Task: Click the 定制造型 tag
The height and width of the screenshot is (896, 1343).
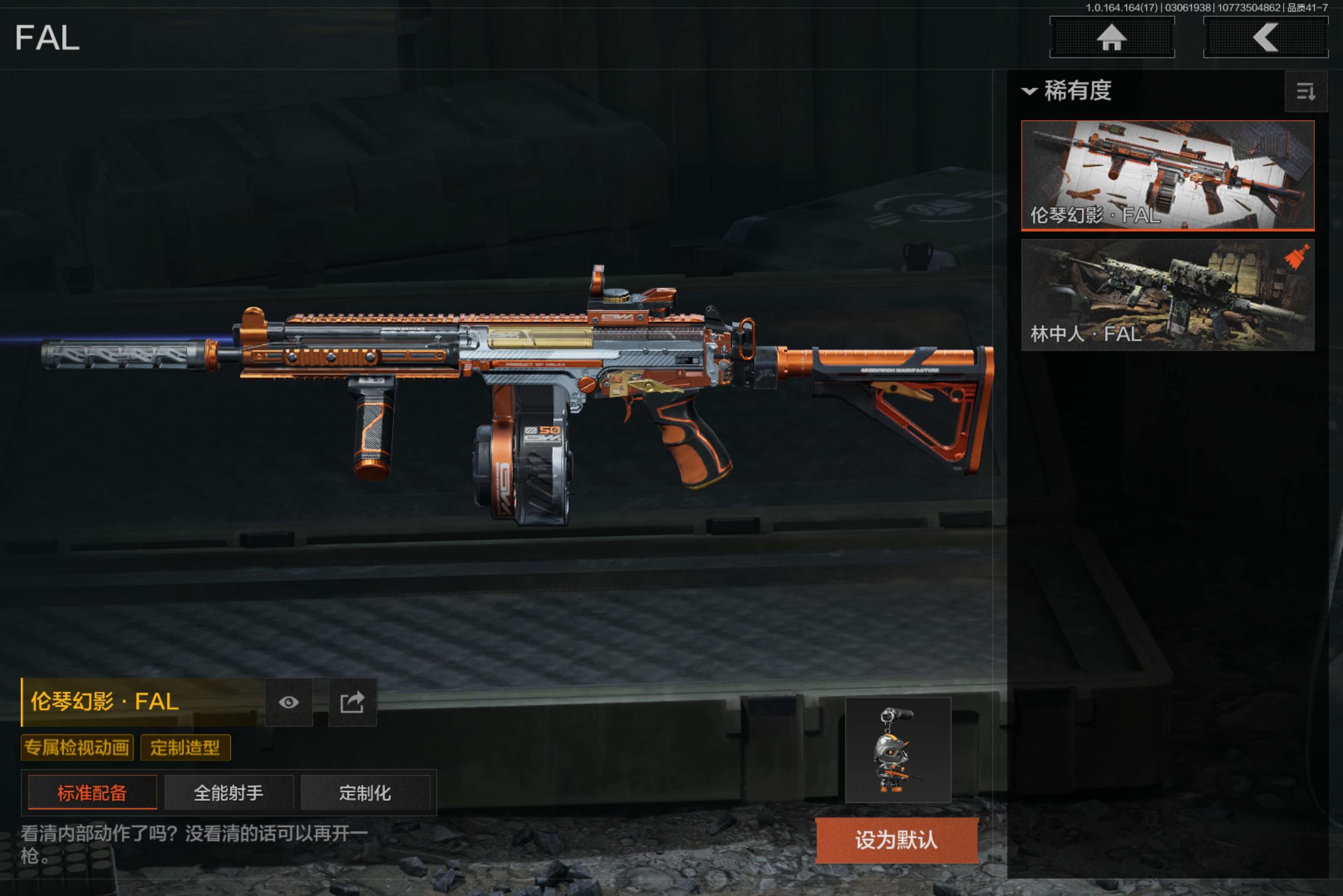Action: [185, 748]
